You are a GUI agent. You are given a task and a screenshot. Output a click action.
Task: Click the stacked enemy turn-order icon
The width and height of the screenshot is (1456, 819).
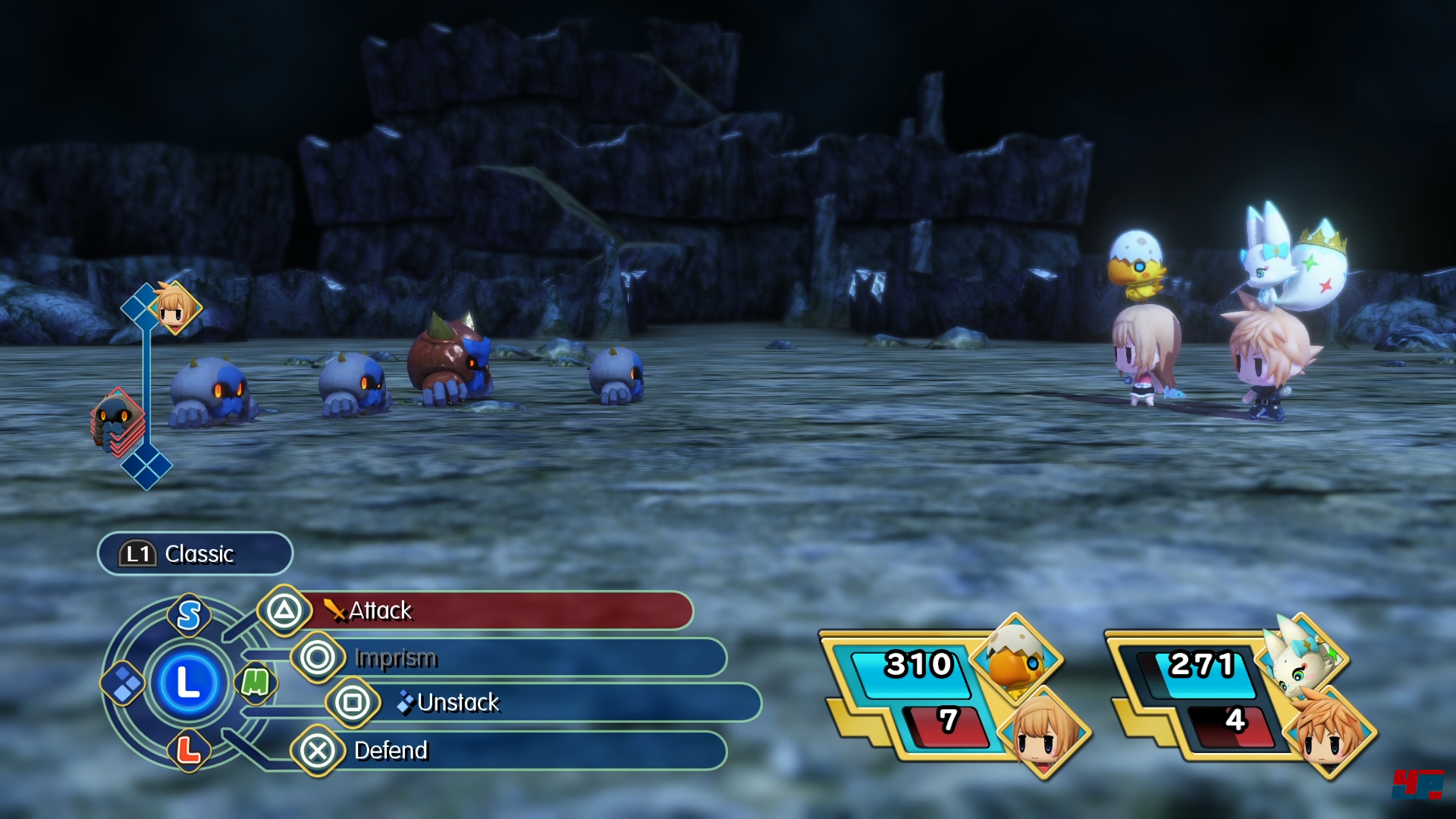[x=118, y=422]
